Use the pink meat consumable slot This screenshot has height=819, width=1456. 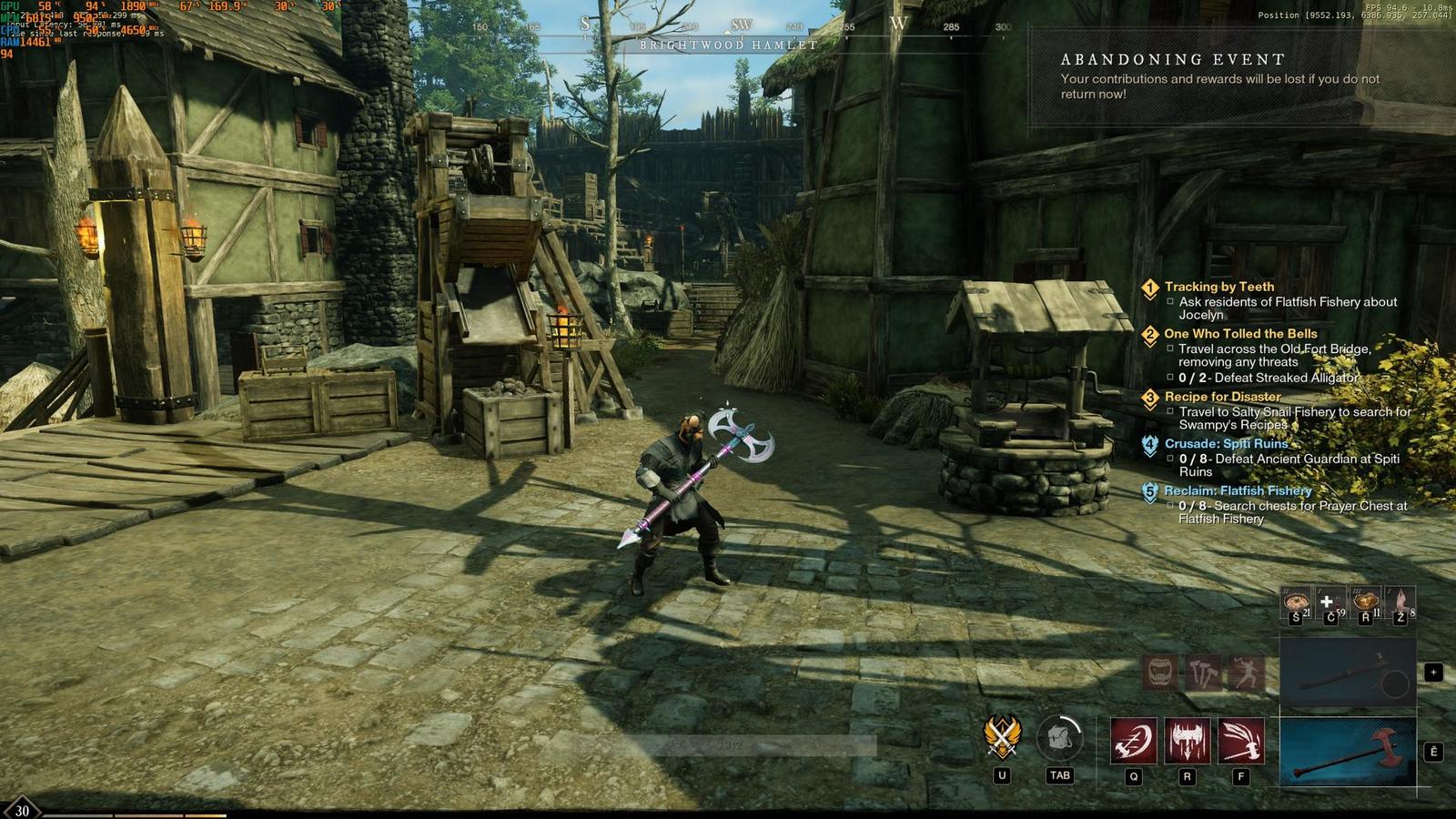click(x=1400, y=601)
